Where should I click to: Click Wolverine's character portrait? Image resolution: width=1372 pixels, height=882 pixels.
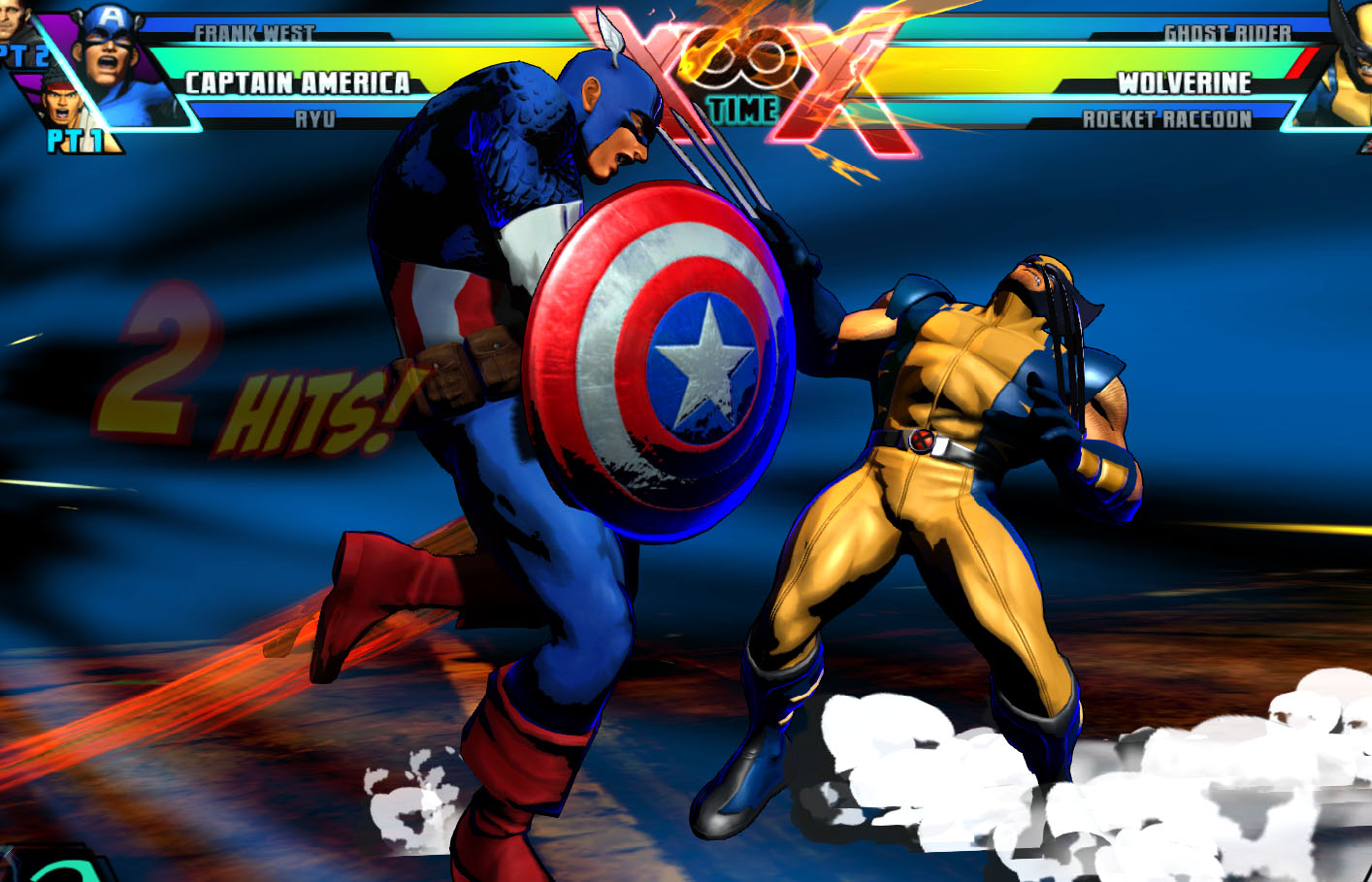pos(1350,68)
